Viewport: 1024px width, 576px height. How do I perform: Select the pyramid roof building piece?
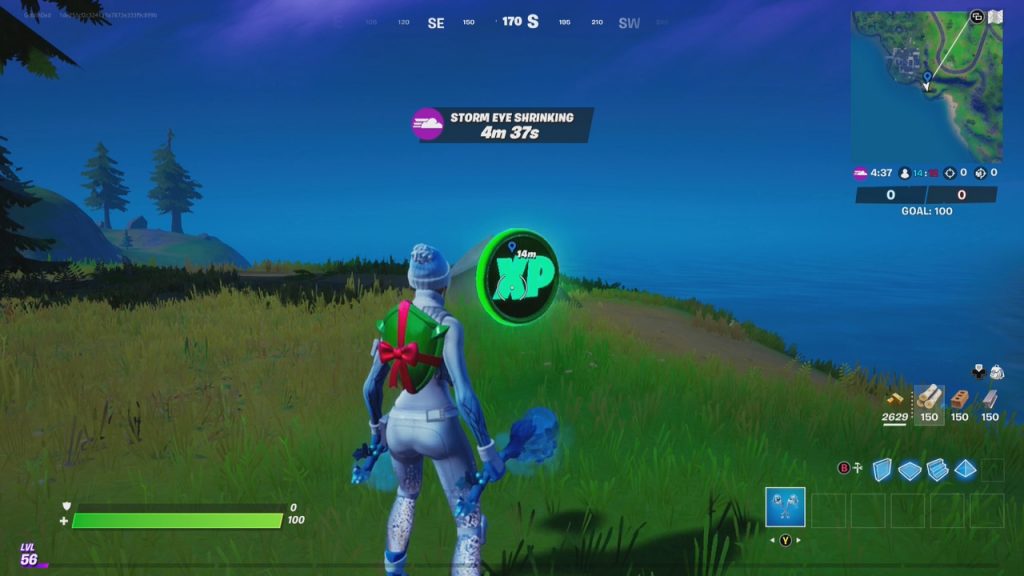[x=965, y=469]
